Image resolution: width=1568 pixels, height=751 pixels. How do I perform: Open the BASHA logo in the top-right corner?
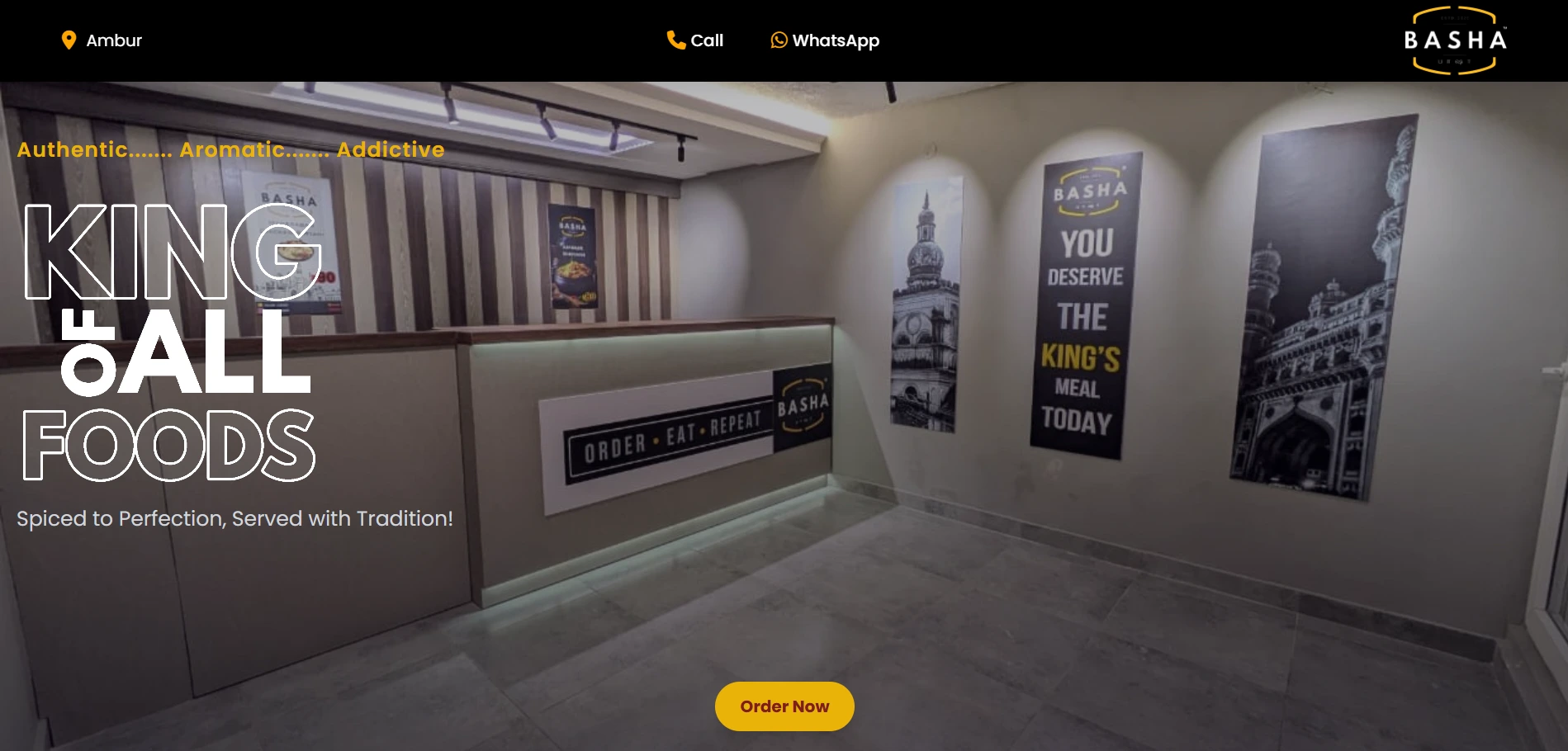point(1453,40)
